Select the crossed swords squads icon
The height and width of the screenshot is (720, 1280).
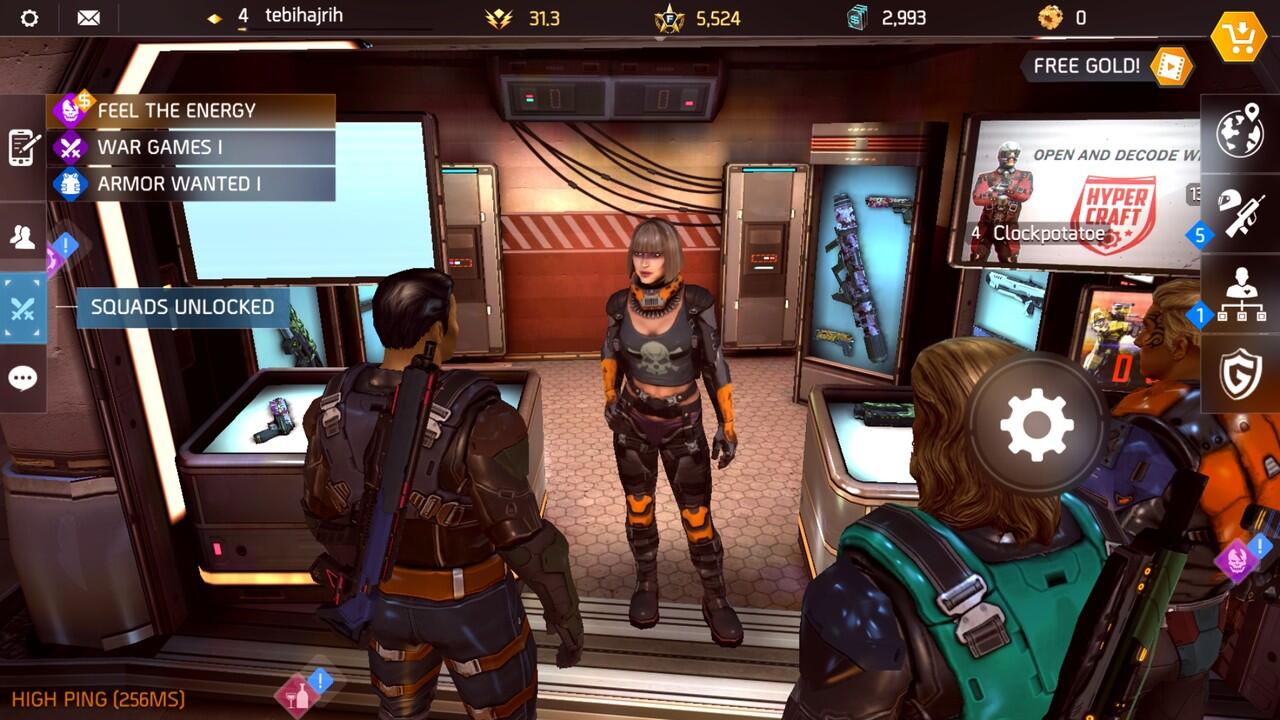click(x=22, y=307)
